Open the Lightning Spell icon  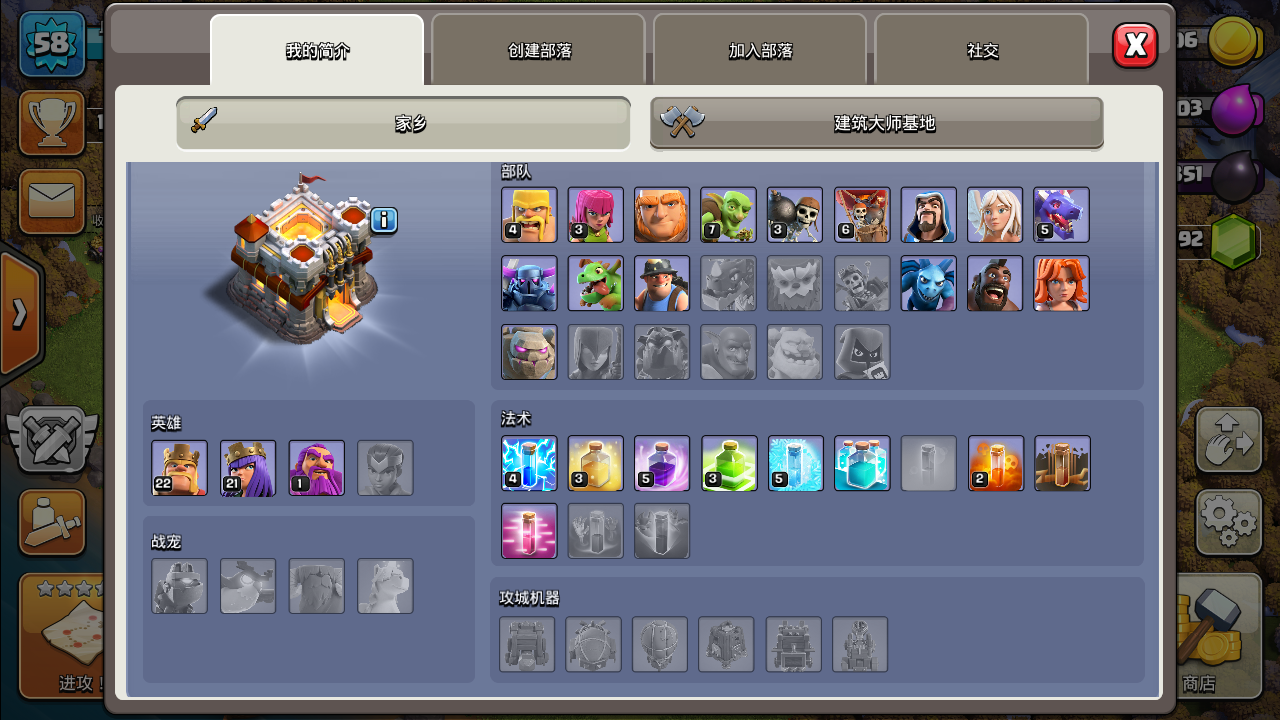(529, 463)
